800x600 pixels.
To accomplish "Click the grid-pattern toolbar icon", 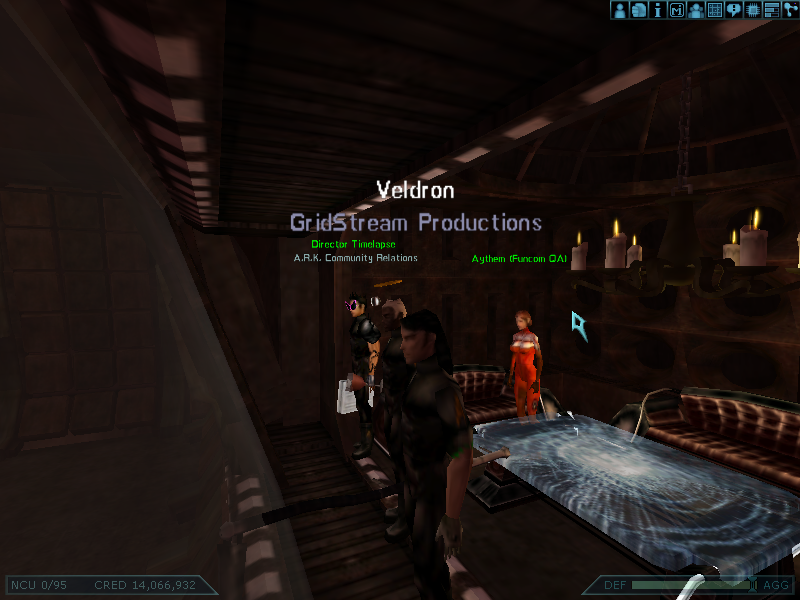I will (714, 10).
